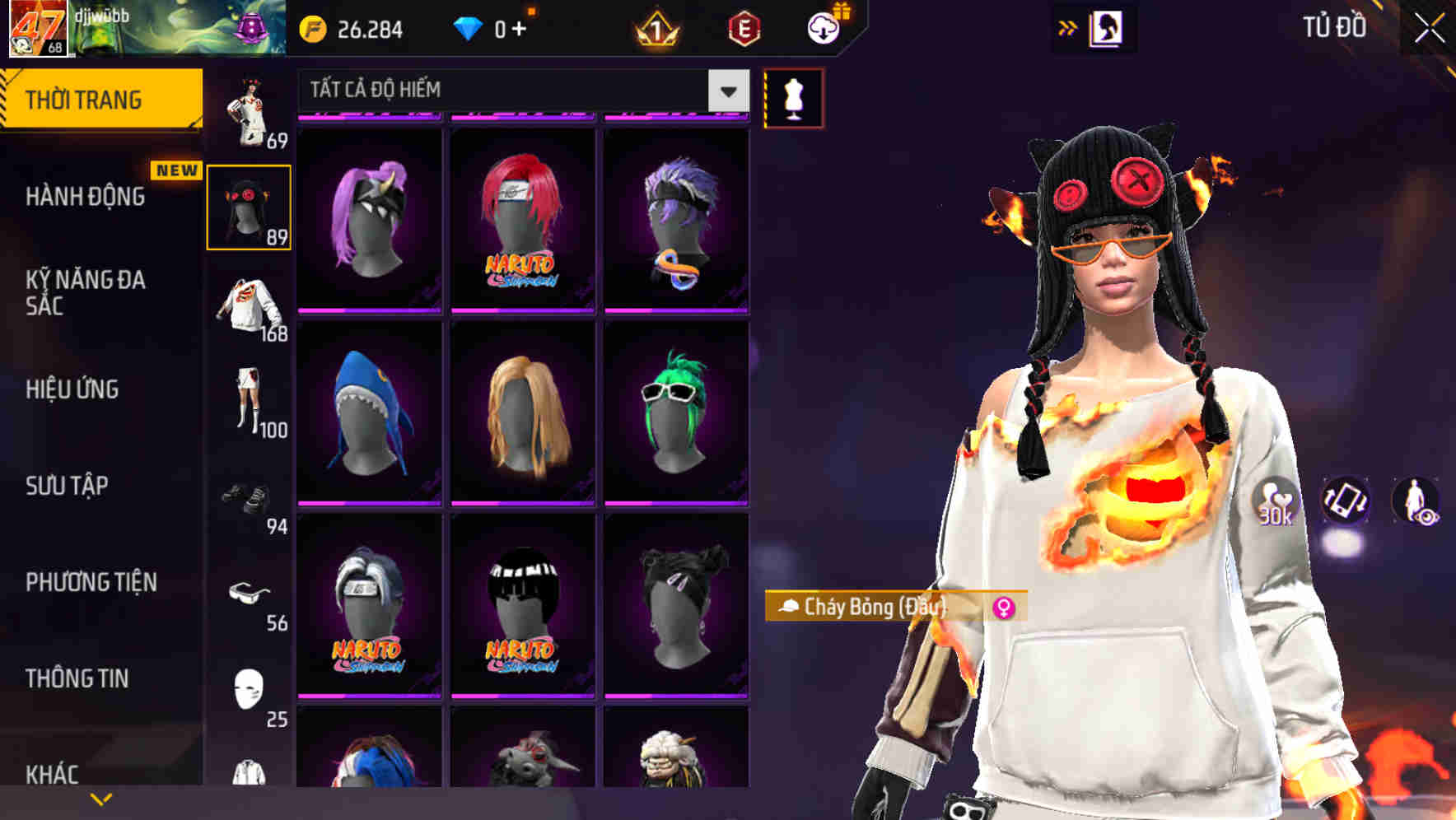This screenshot has width=1456, height=820.
Task: Click the cloud download gift icon in top bar
Action: pos(823,27)
